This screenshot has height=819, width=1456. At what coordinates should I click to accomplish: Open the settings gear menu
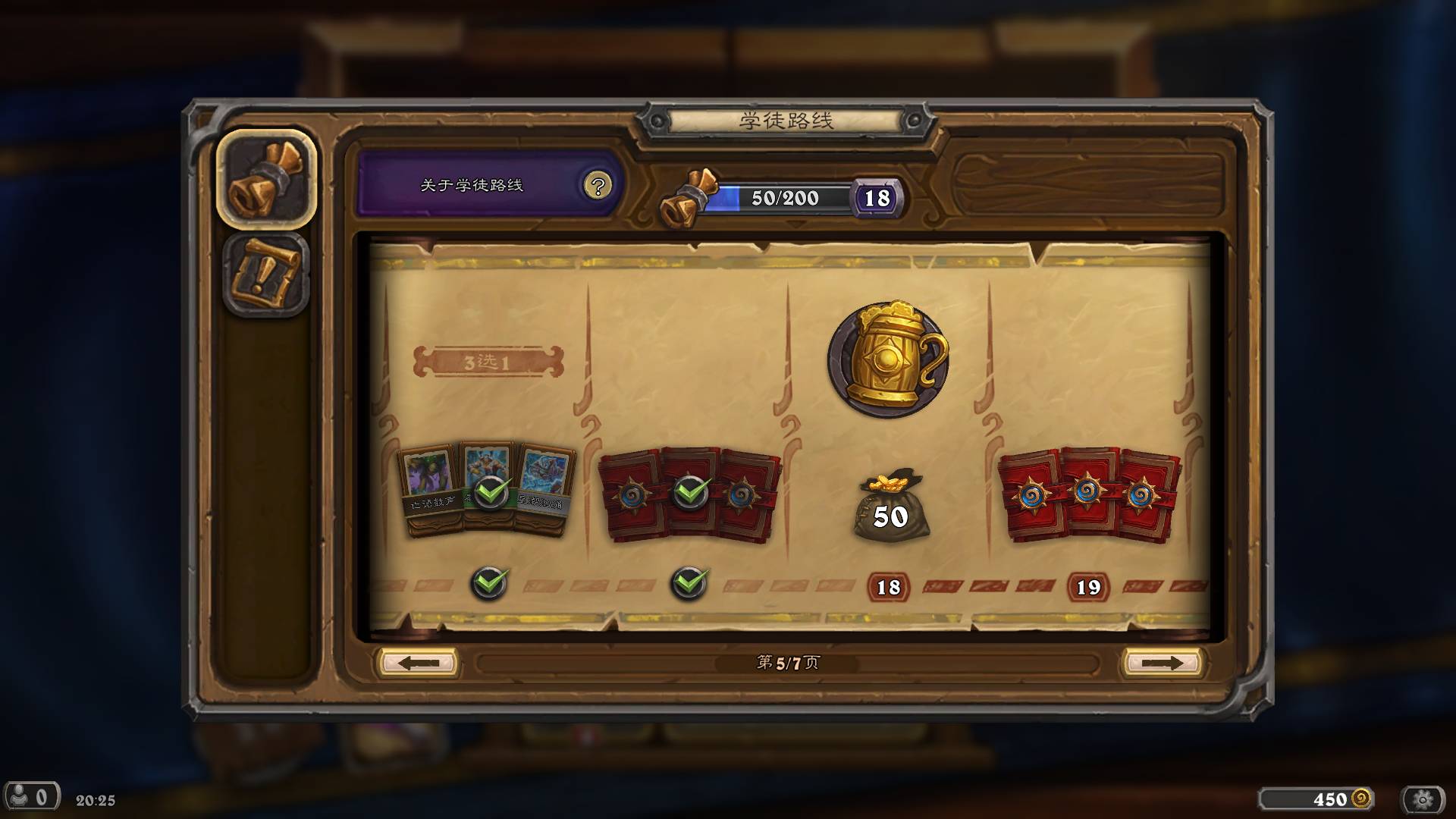(x=1423, y=799)
